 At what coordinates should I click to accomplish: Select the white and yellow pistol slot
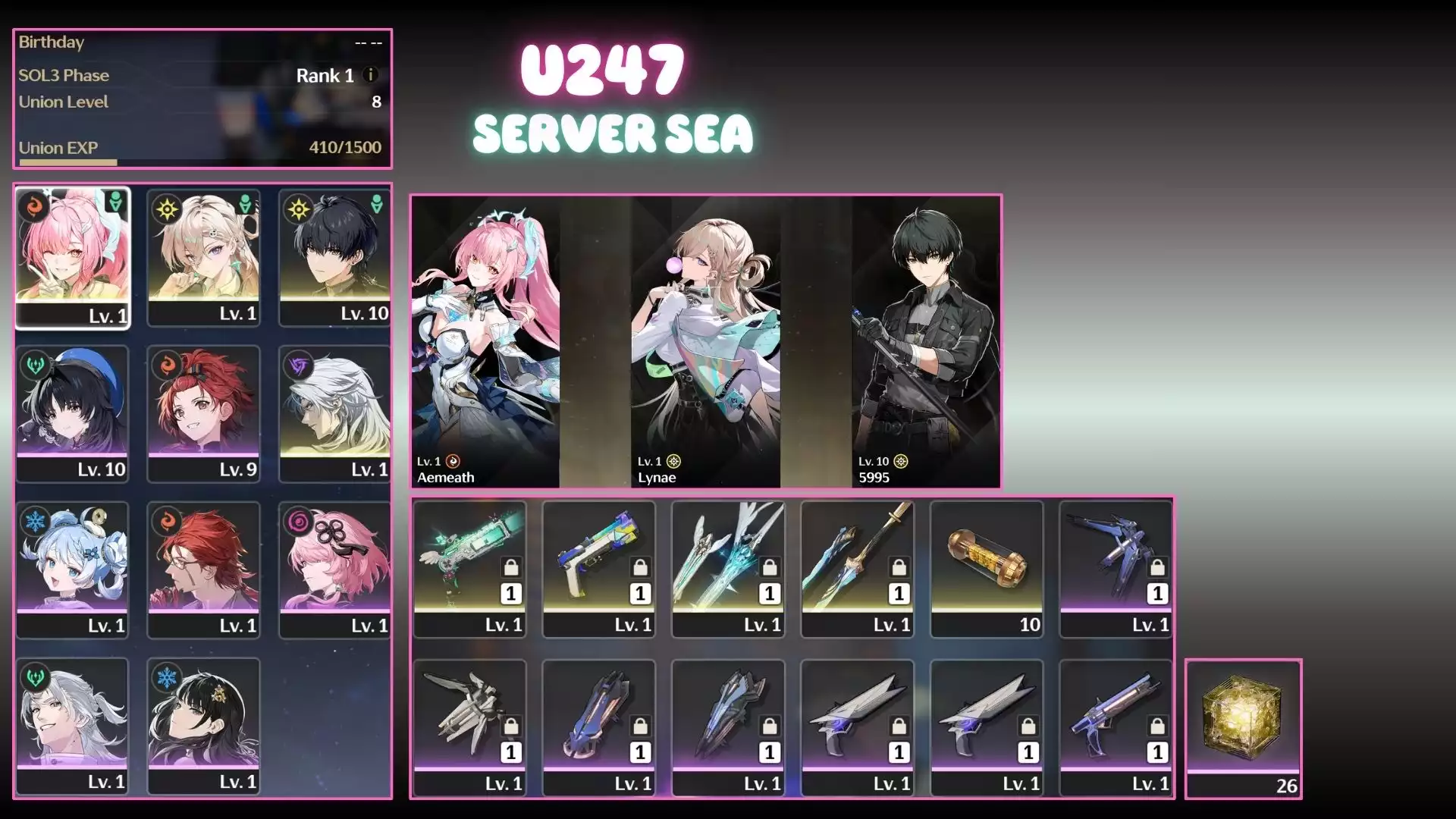599,569
